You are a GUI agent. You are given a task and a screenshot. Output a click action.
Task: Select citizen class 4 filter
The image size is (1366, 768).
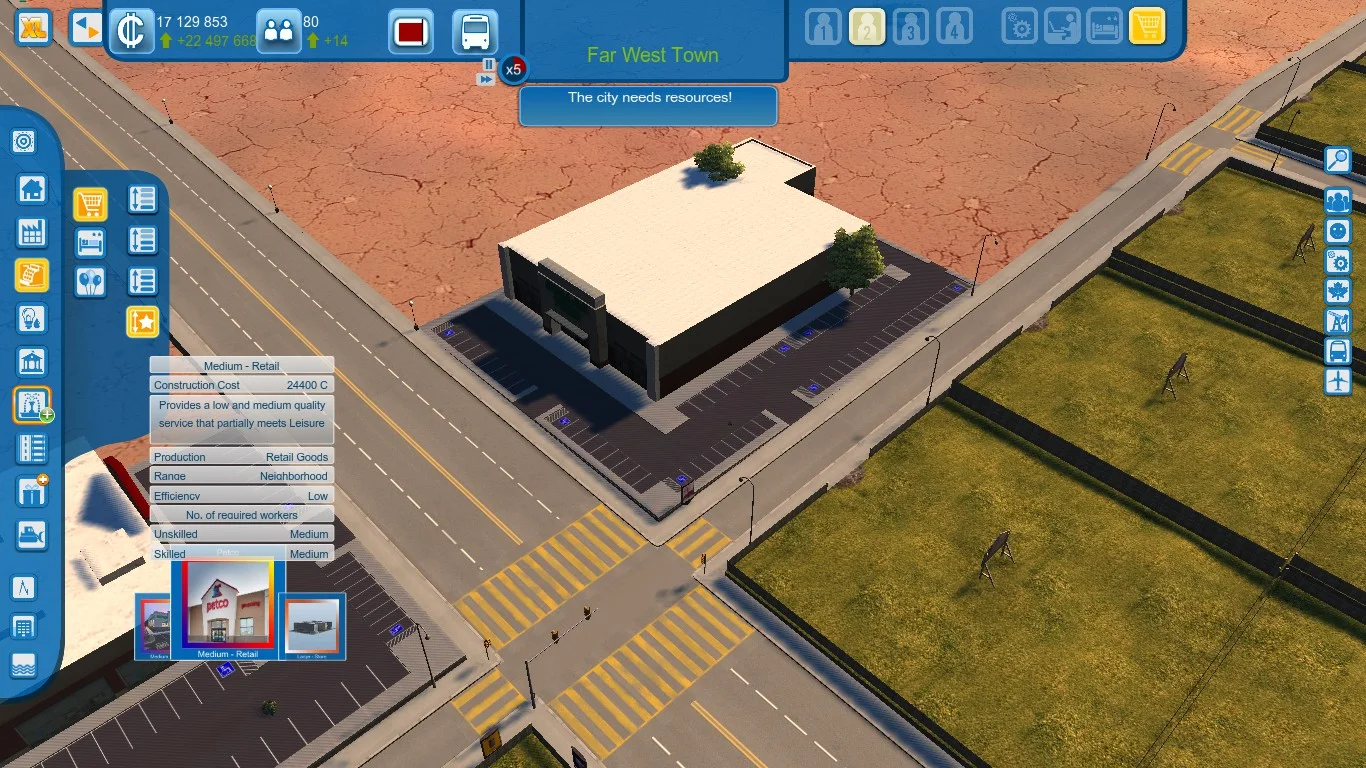[953, 28]
